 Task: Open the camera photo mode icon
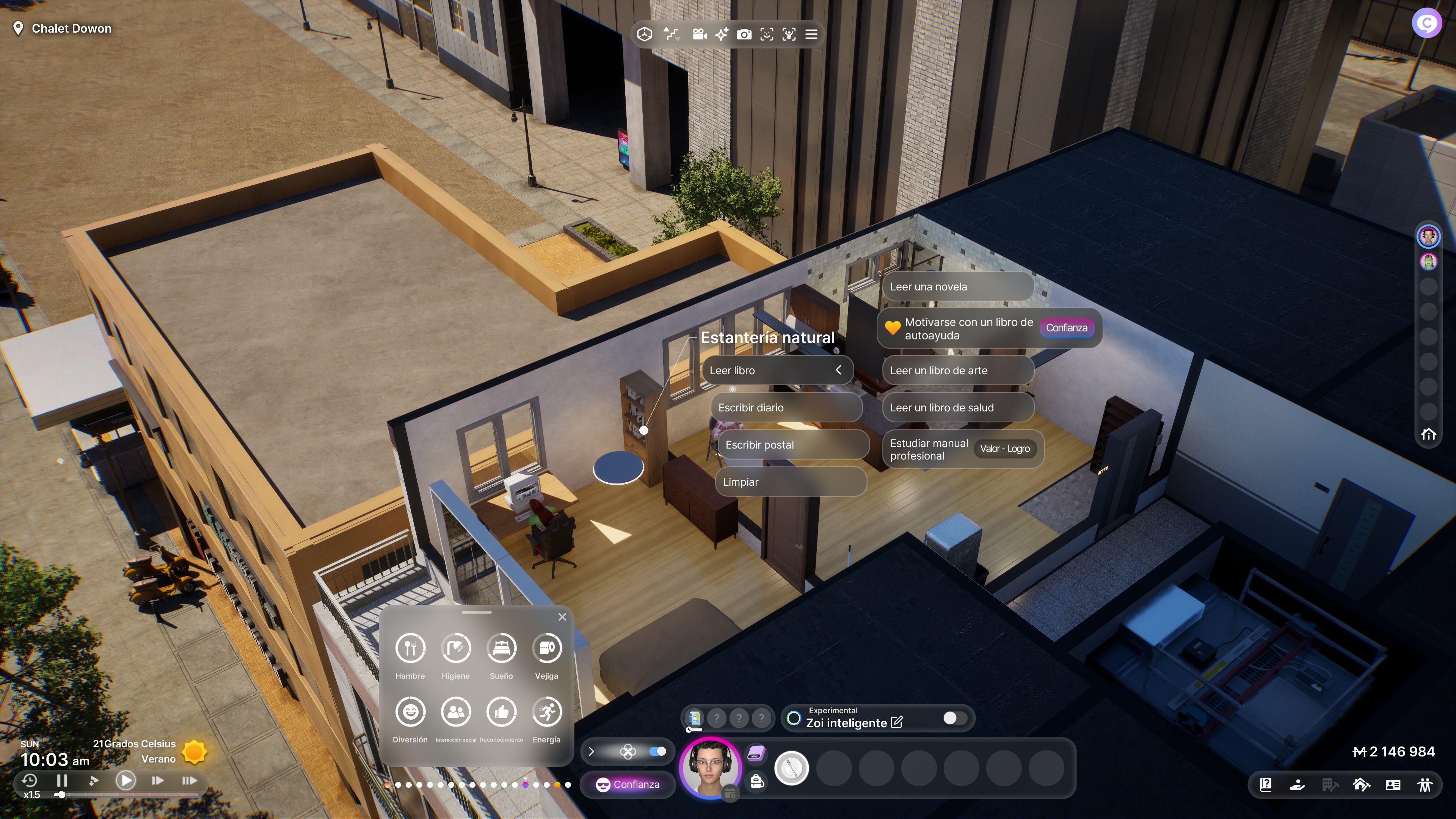click(744, 35)
